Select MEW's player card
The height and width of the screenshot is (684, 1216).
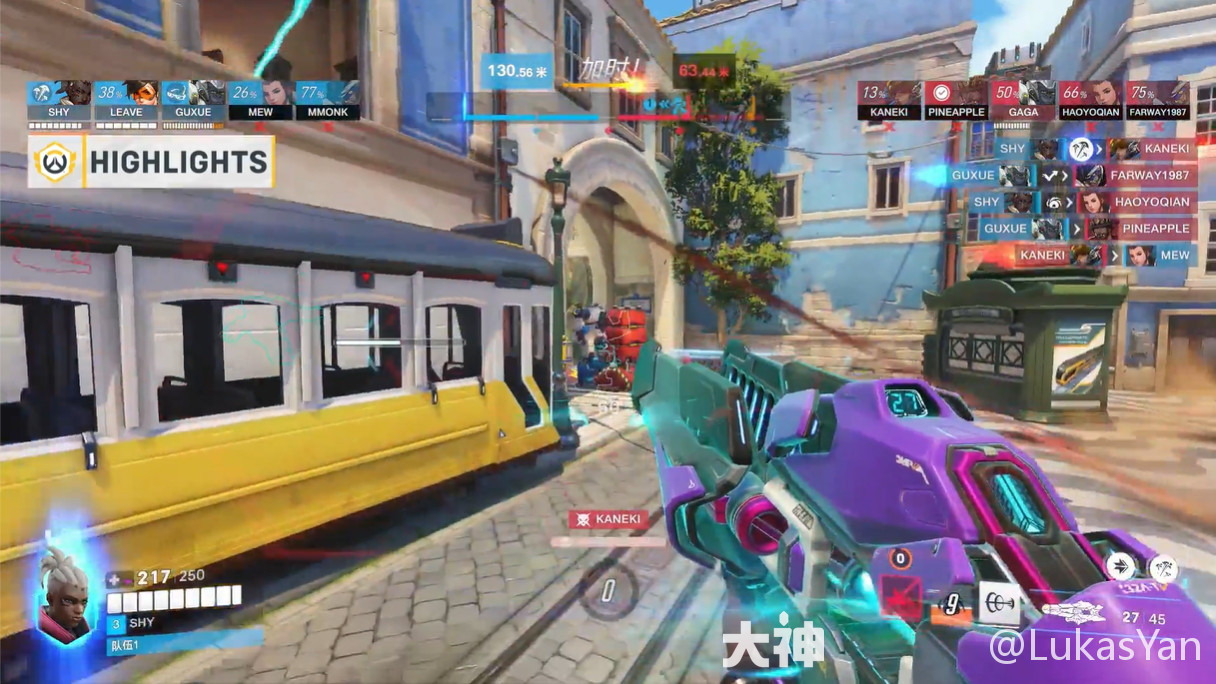tap(260, 100)
